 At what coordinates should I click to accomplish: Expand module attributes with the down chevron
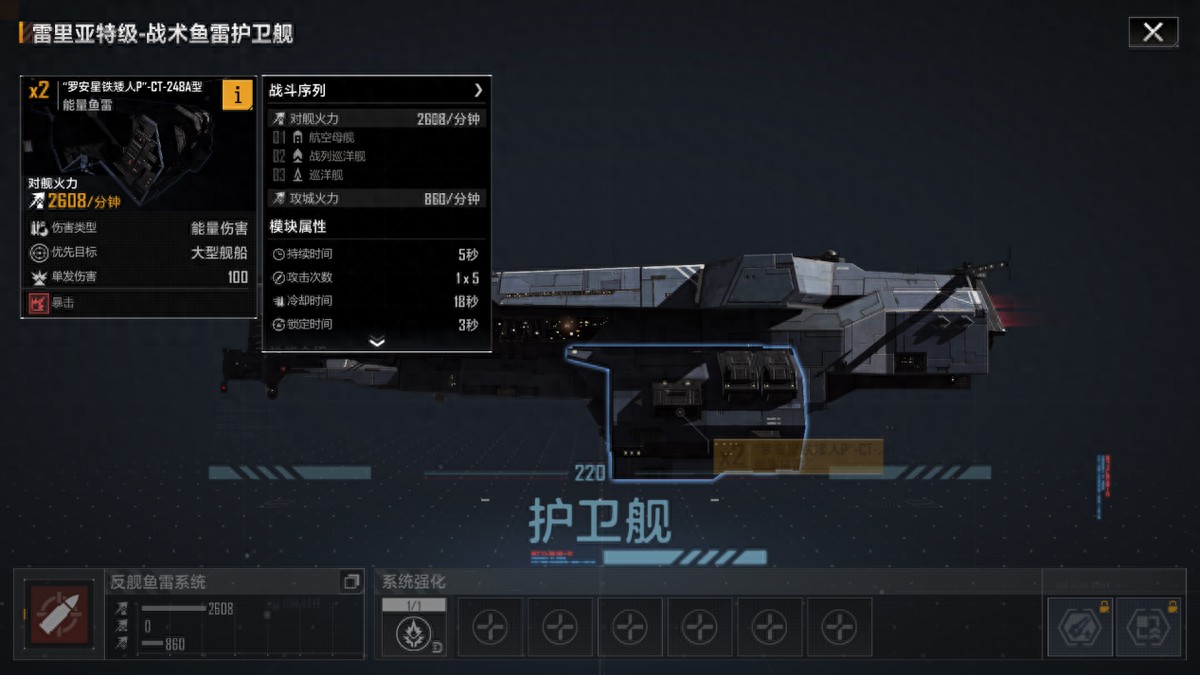[x=376, y=342]
